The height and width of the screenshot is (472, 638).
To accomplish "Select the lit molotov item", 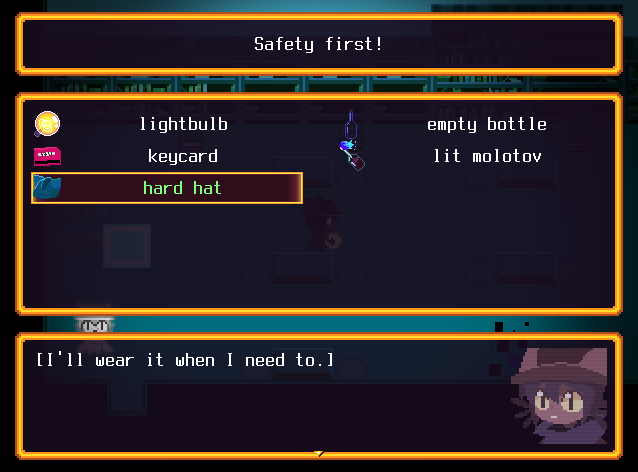I will (x=486, y=156).
